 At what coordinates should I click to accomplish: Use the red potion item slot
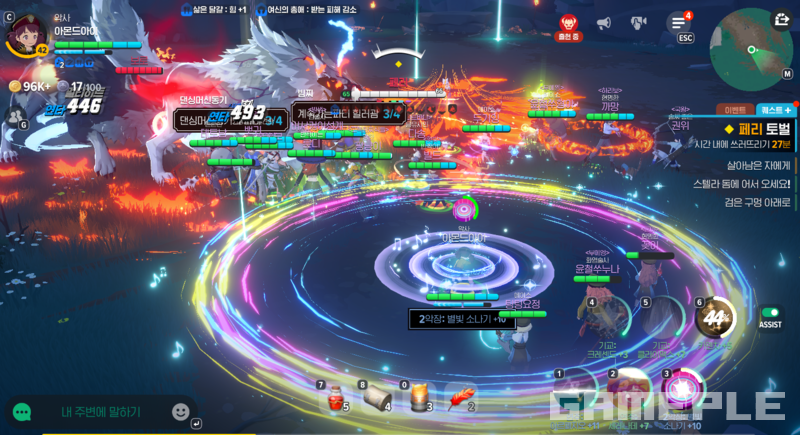tap(336, 399)
